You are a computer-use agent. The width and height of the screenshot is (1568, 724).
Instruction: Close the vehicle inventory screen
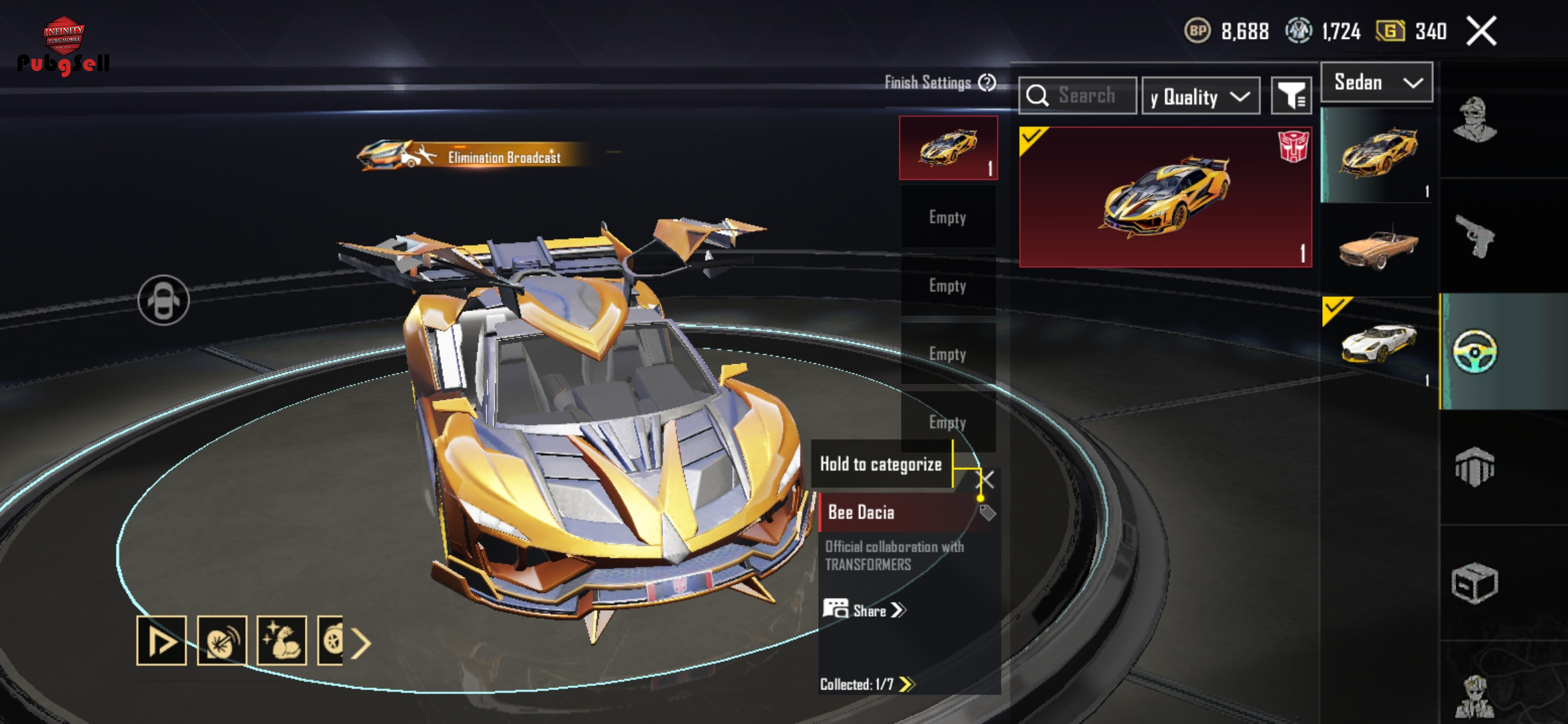1481,32
